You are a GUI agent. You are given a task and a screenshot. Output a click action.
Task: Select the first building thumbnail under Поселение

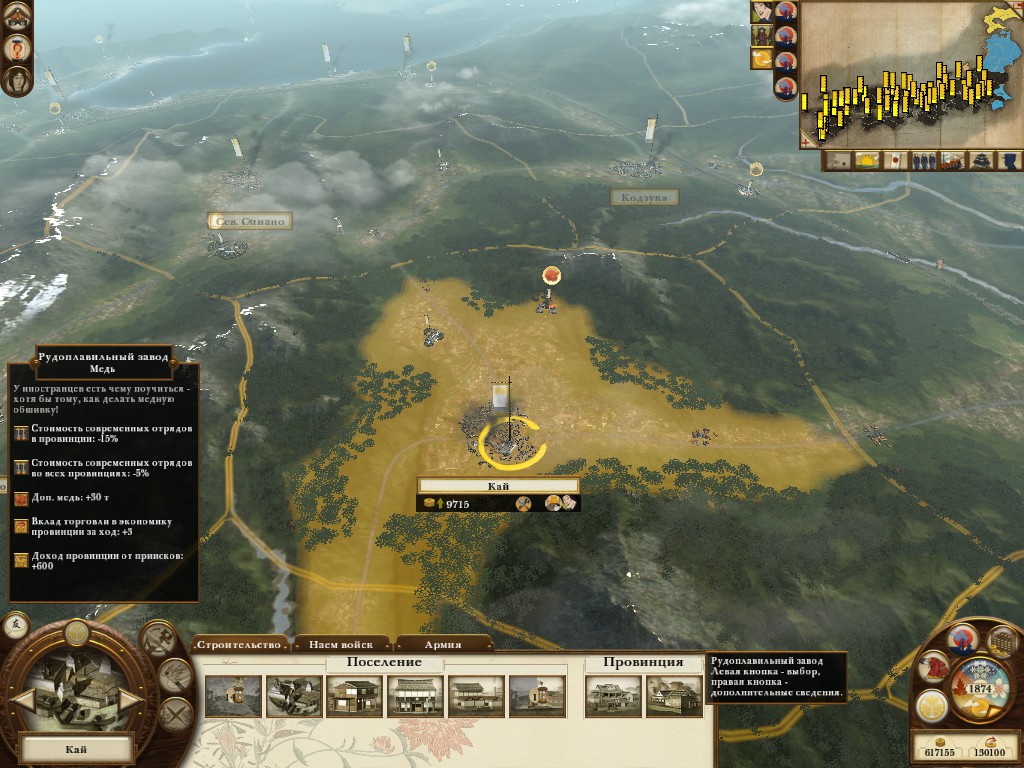point(233,696)
